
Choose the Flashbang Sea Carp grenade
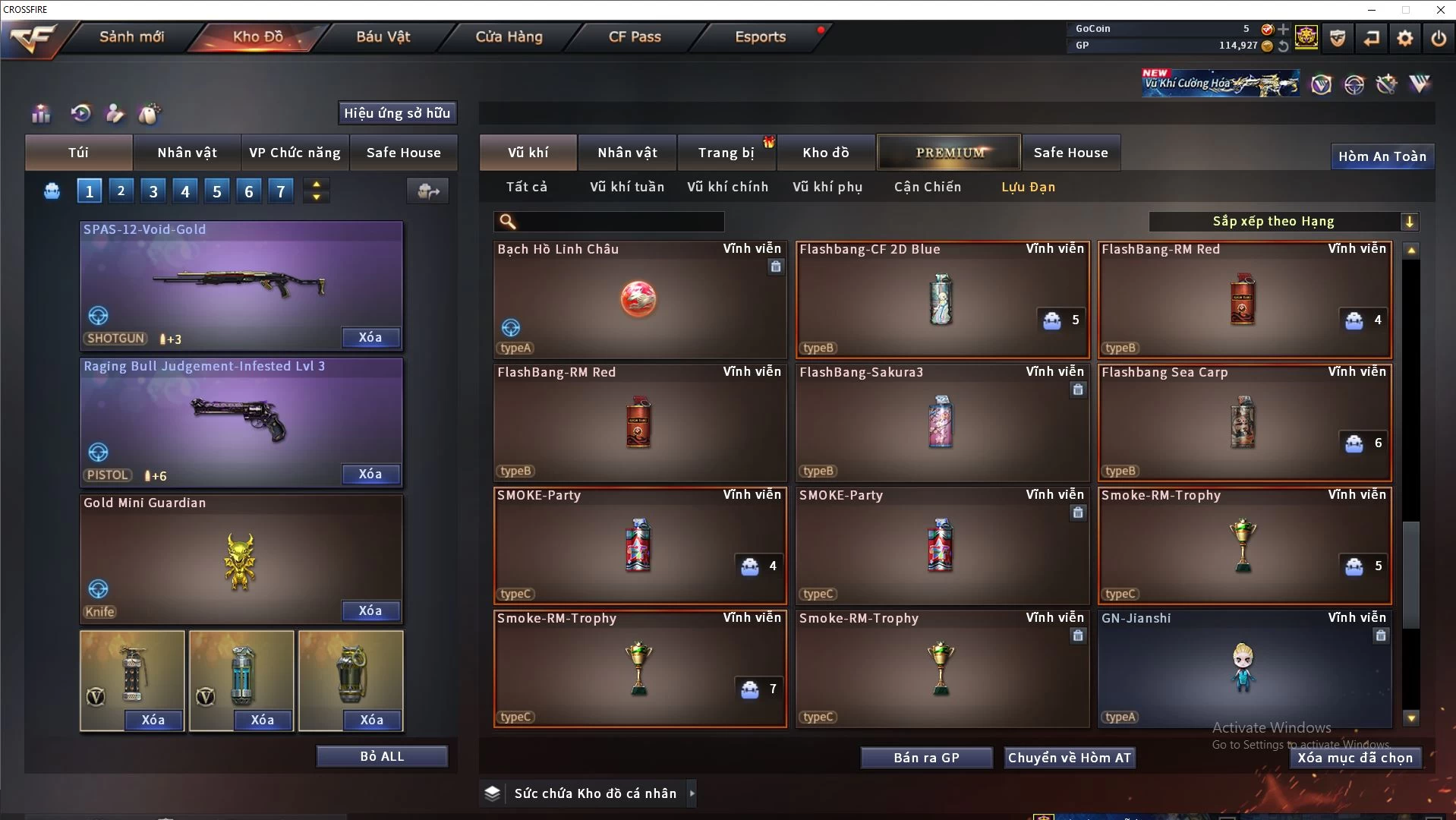(1244, 422)
